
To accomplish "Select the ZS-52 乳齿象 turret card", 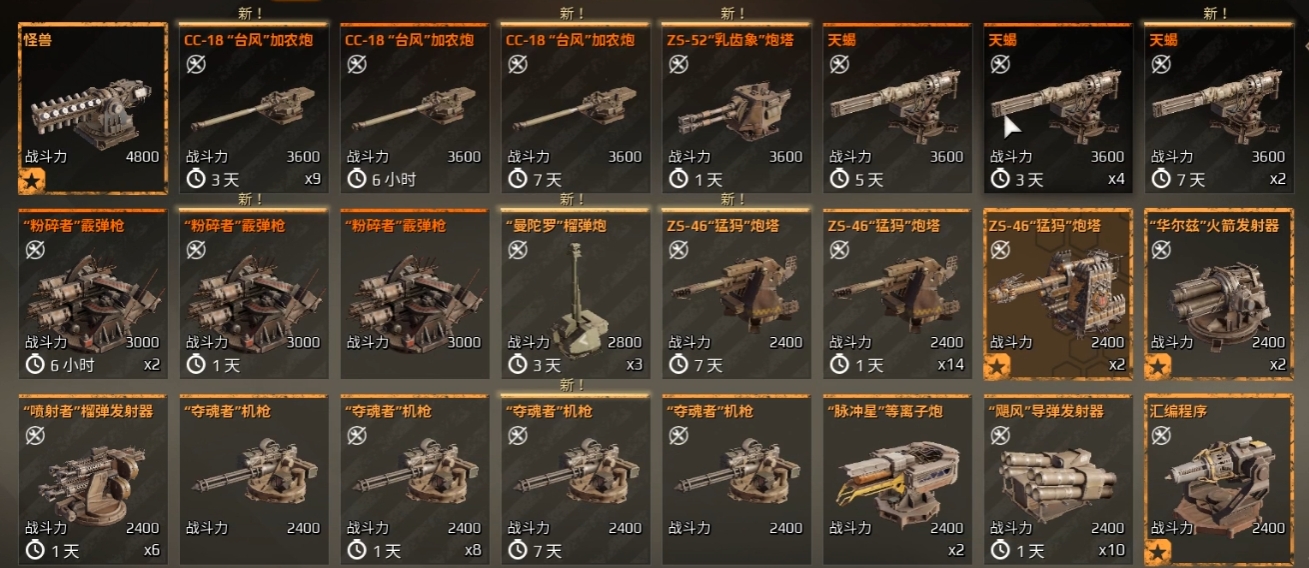I will 735,108.
